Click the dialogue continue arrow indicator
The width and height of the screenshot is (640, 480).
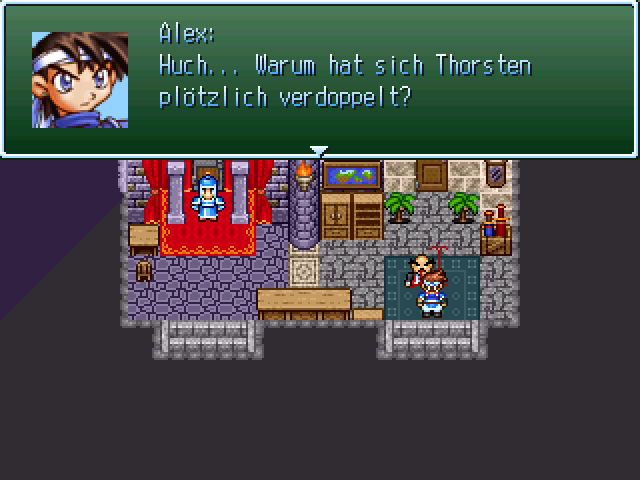pos(319,152)
